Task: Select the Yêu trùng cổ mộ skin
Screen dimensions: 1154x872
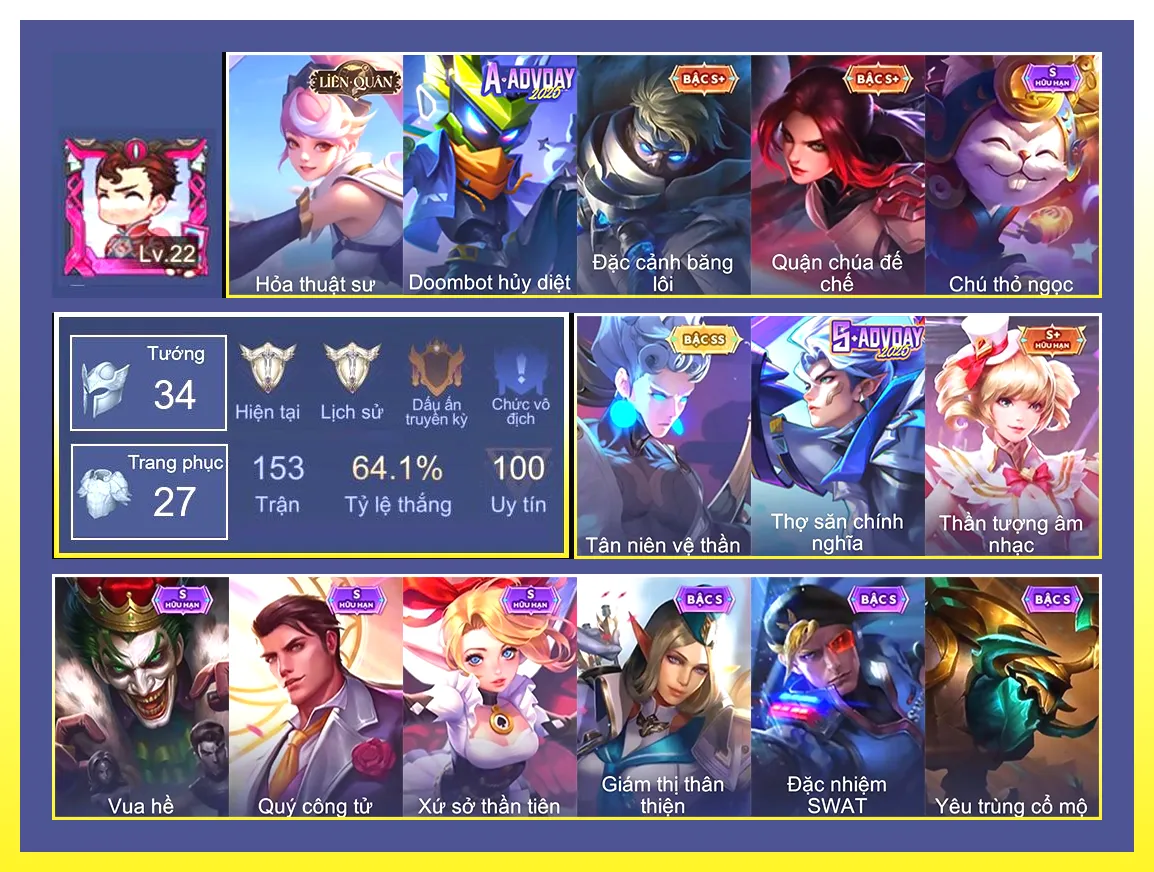Action: (1012, 697)
